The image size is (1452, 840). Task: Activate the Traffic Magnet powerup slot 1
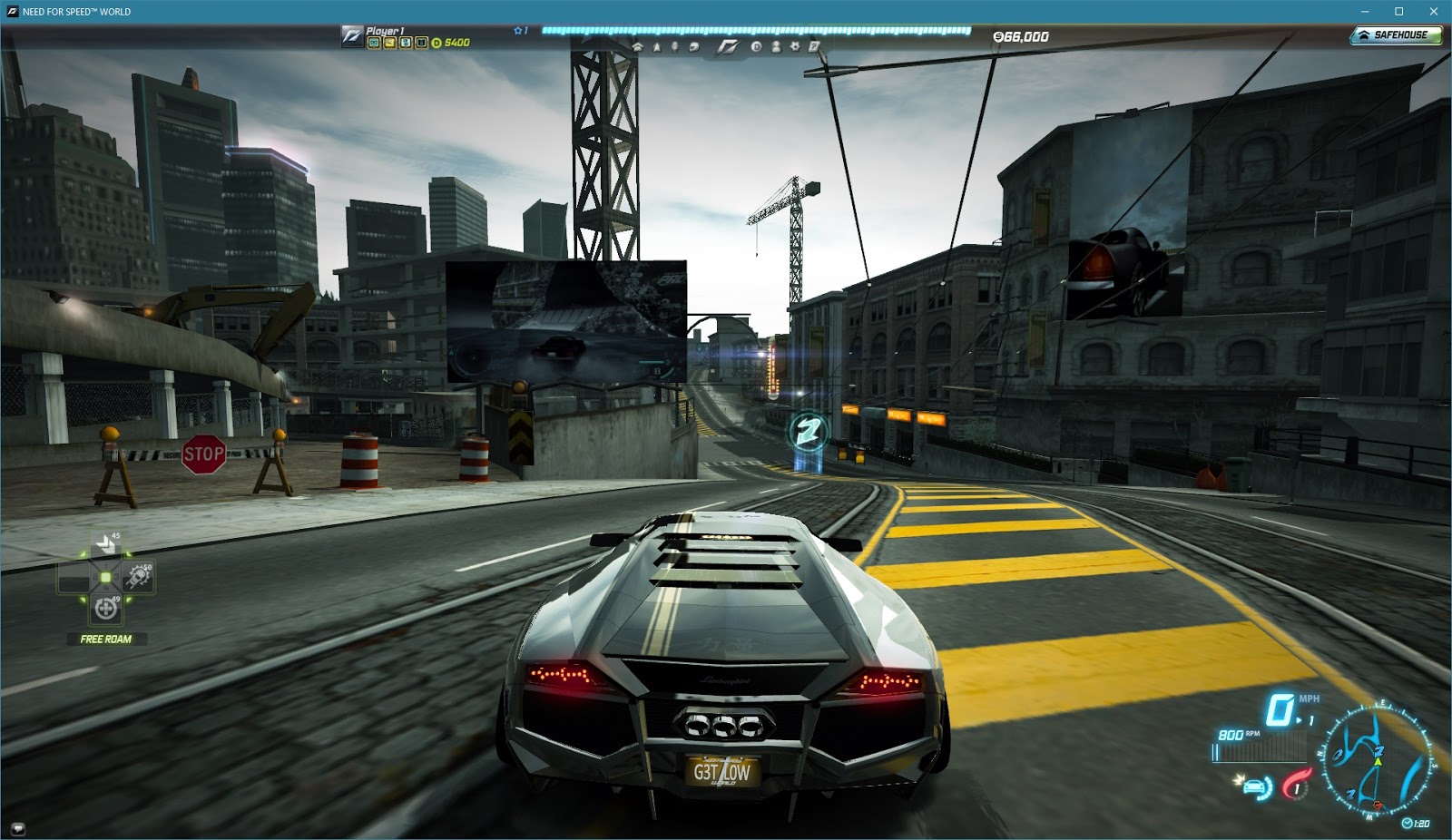click(x=104, y=544)
